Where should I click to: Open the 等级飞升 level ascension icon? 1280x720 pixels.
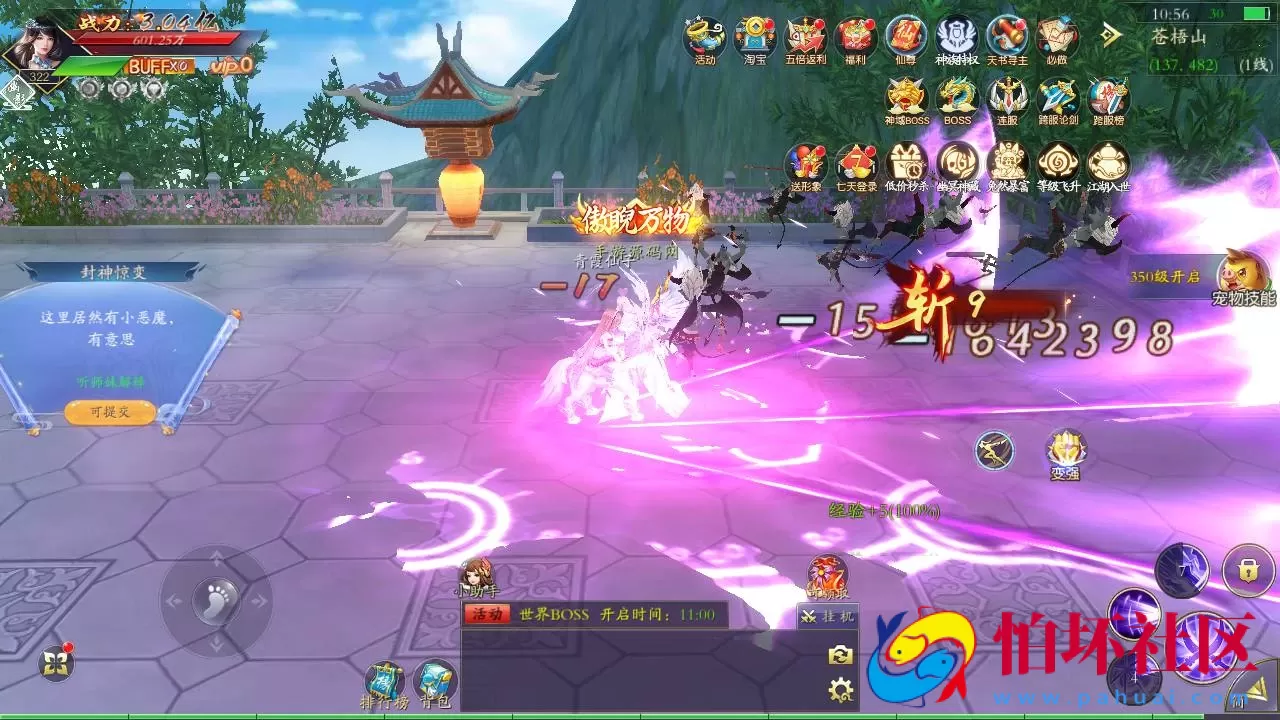tap(1056, 163)
